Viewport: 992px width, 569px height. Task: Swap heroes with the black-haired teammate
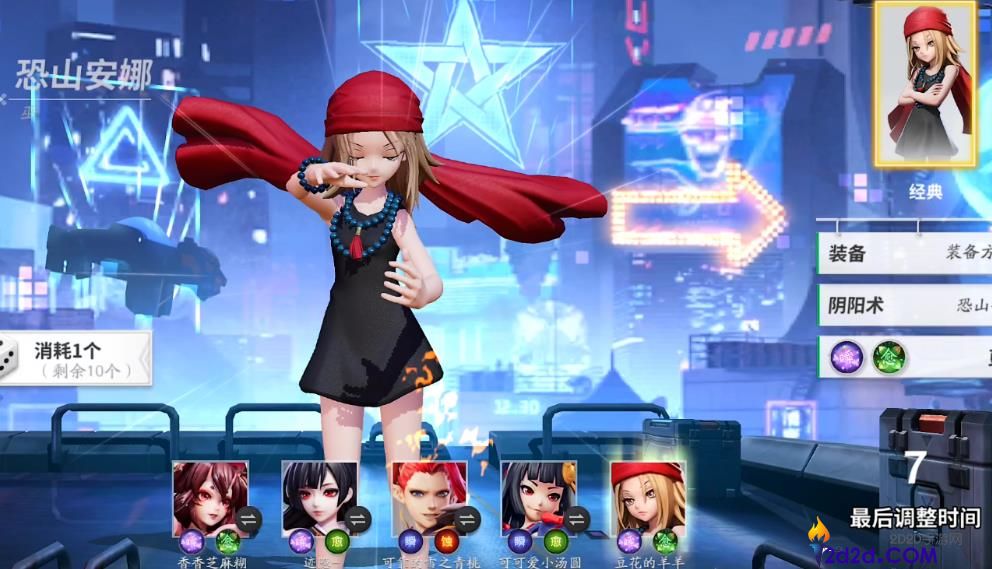click(358, 518)
